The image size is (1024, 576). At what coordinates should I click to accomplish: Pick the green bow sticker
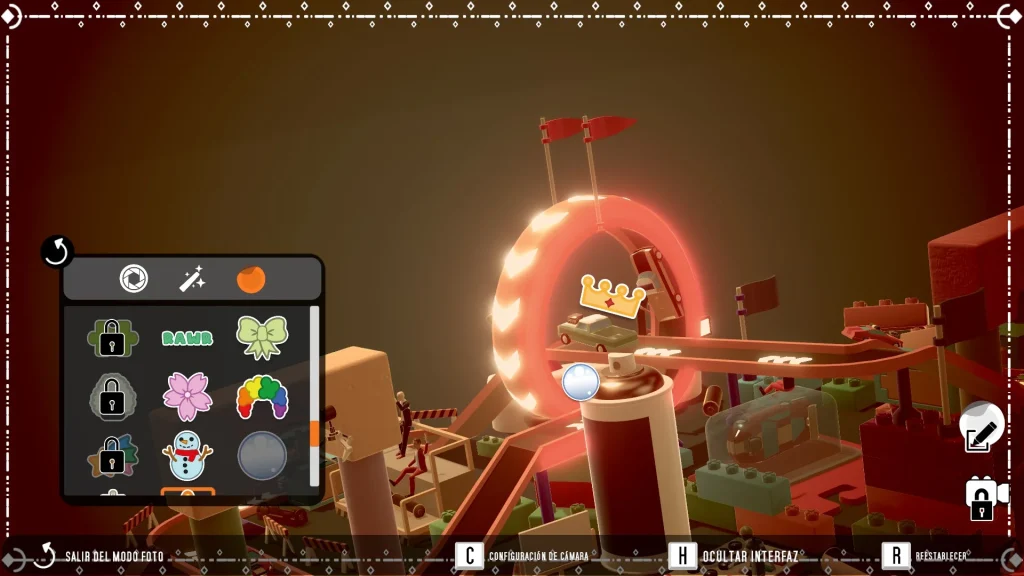(x=262, y=337)
